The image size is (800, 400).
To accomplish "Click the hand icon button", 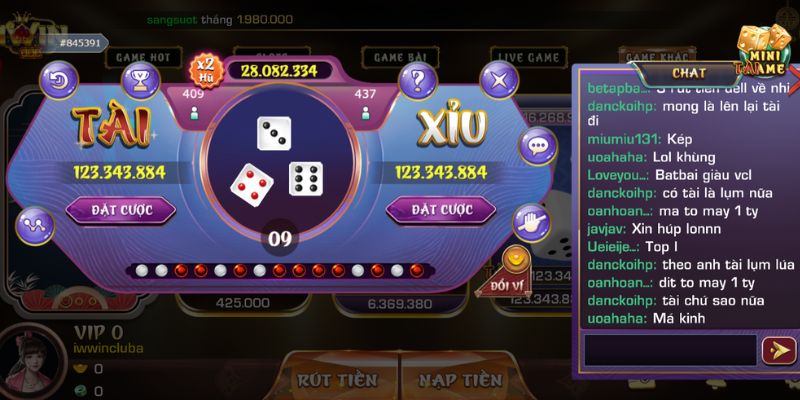I will (x=530, y=221).
